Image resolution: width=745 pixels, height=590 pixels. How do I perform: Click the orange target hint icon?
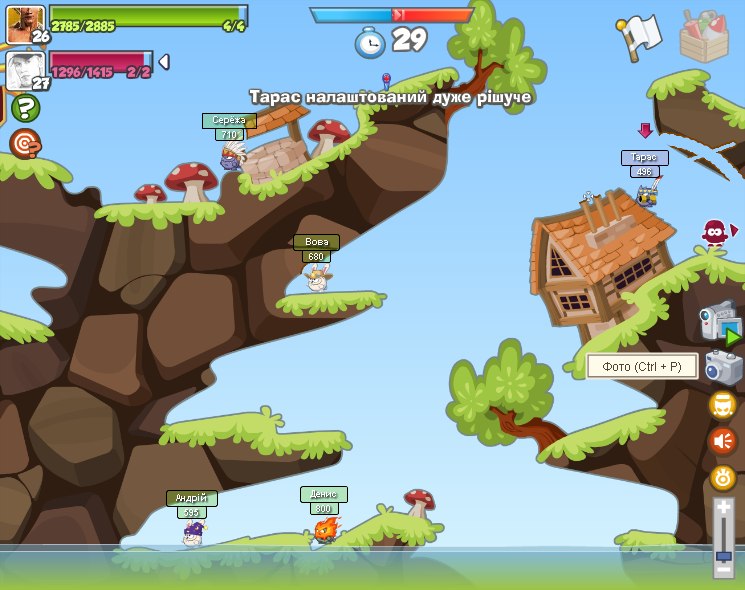click(x=25, y=144)
